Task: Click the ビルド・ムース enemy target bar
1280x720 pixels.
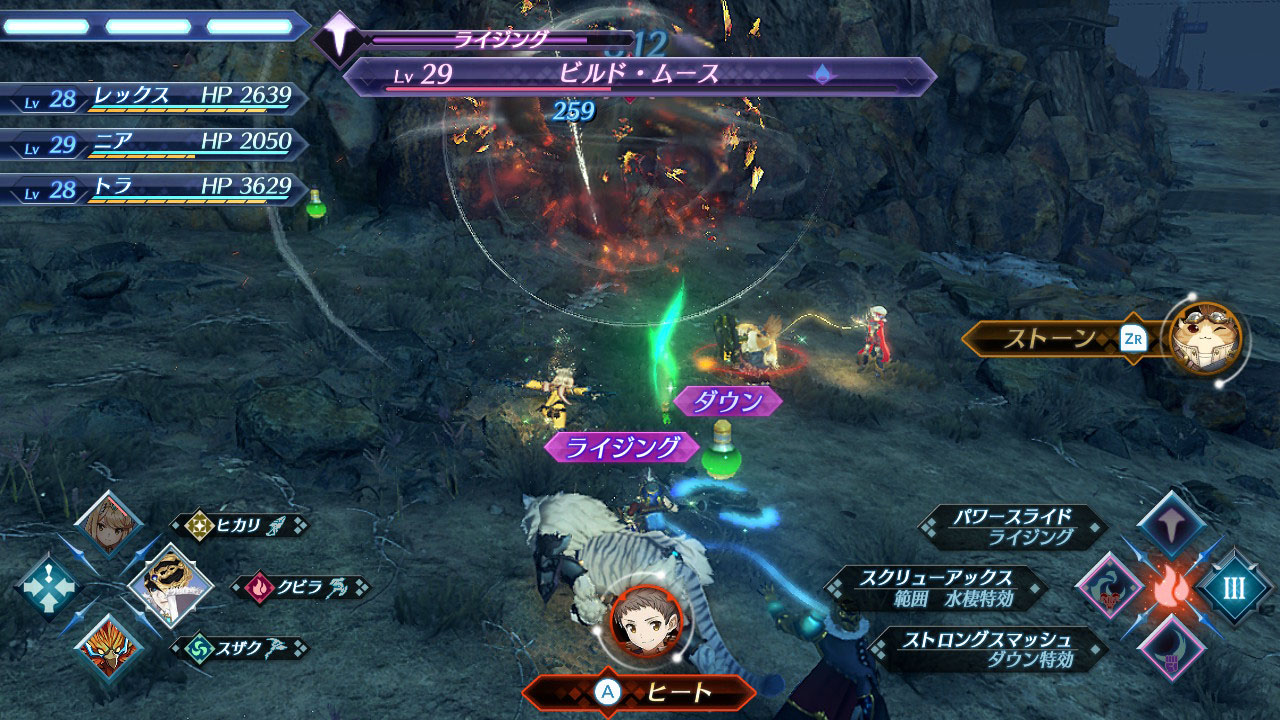Action: click(x=640, y=77)
